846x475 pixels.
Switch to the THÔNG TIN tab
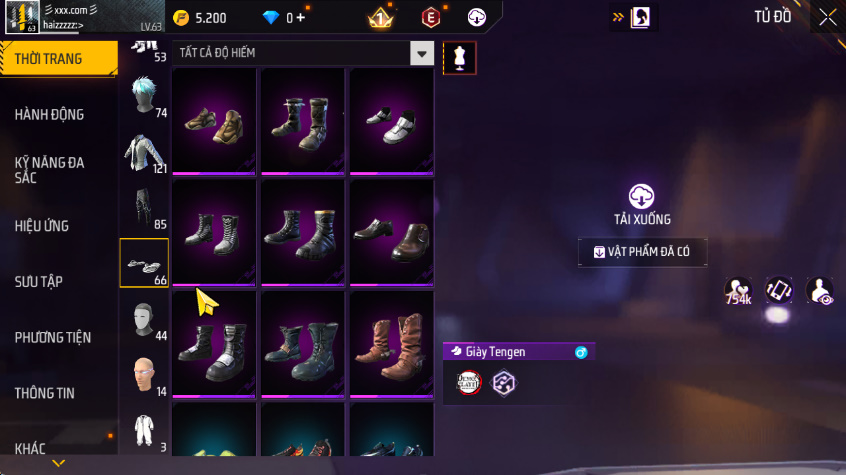tap(44, 393)
